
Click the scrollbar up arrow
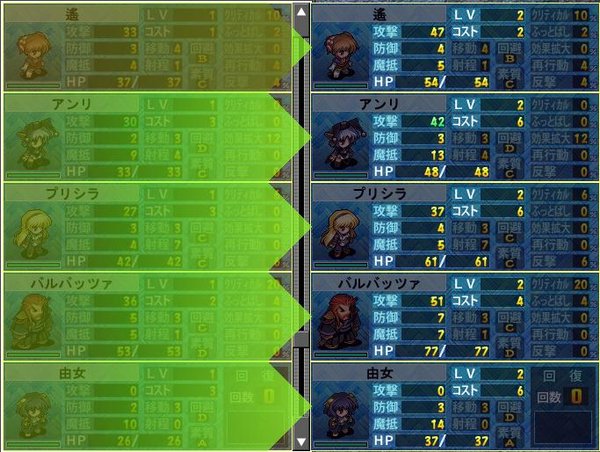301,12
